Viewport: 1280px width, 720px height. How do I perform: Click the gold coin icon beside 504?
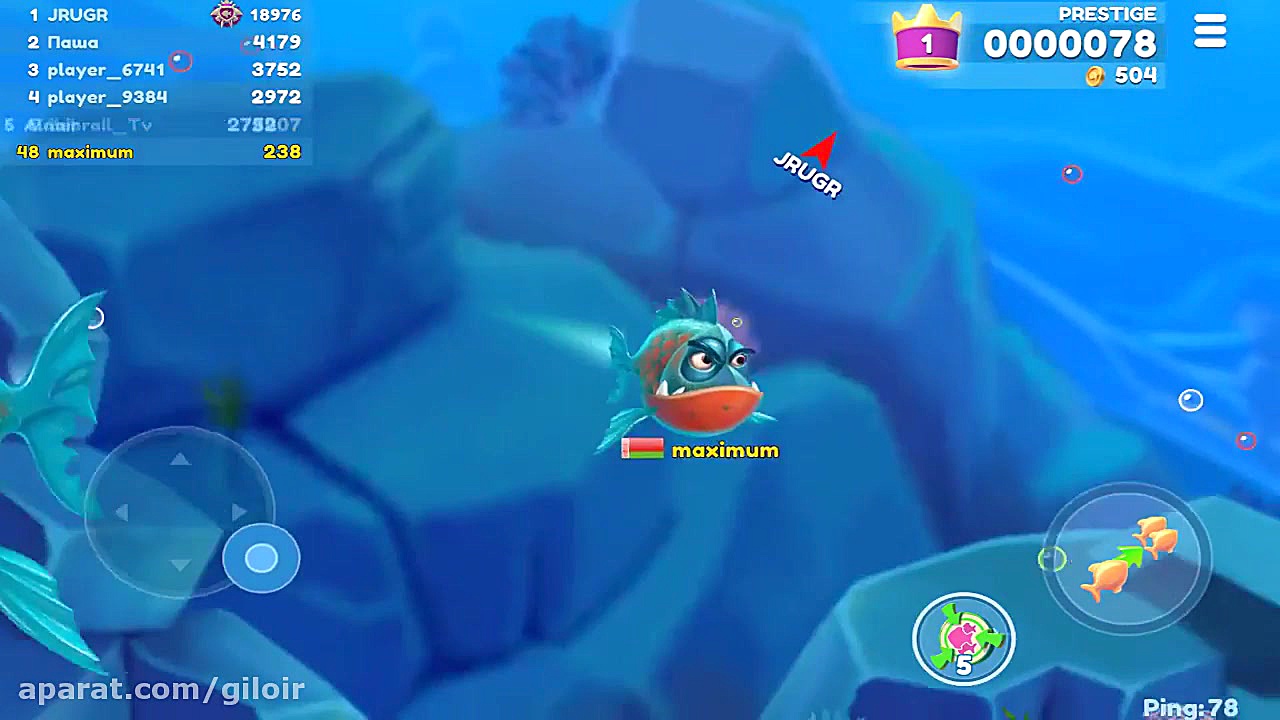pyautogui.click(x=1095, y=76)
